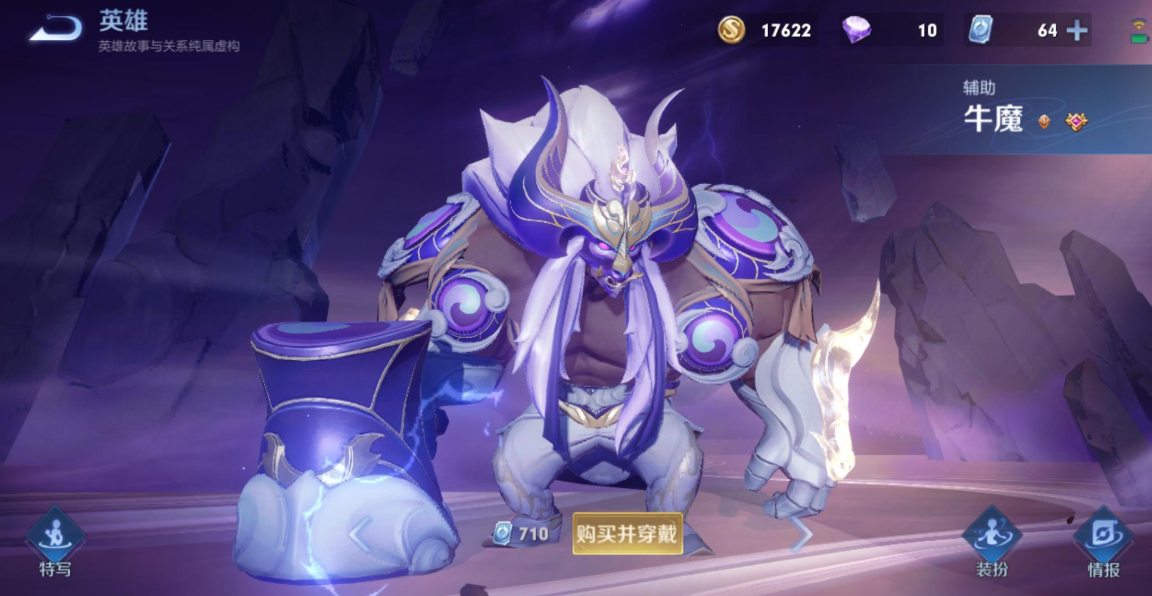Click the 购买并穿戴 buy-and-equip button
1152x596 pixels.
coord(627,534)
